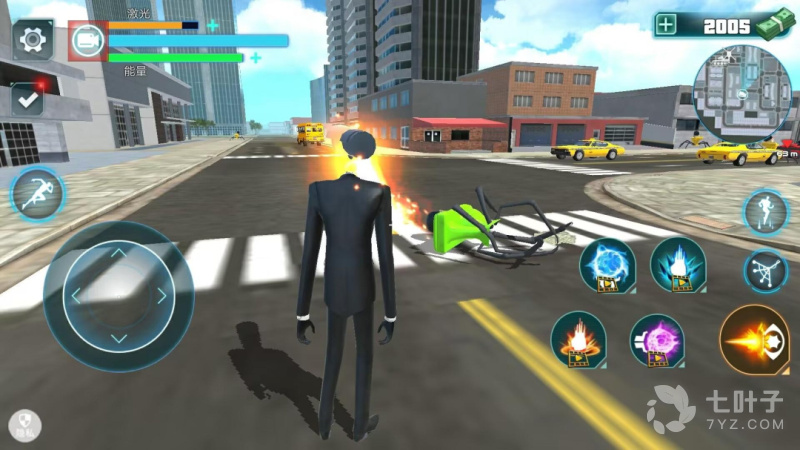Viewport: 800px width, 450px height.
Task: Activate the glowing jump figure button
Action: [766, 212]
